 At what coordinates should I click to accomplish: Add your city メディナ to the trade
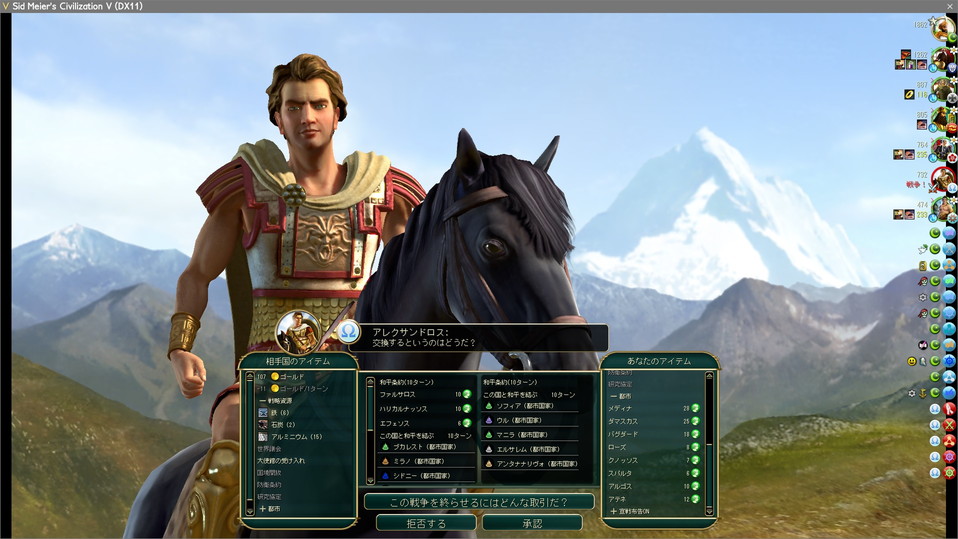coord(621,408)
